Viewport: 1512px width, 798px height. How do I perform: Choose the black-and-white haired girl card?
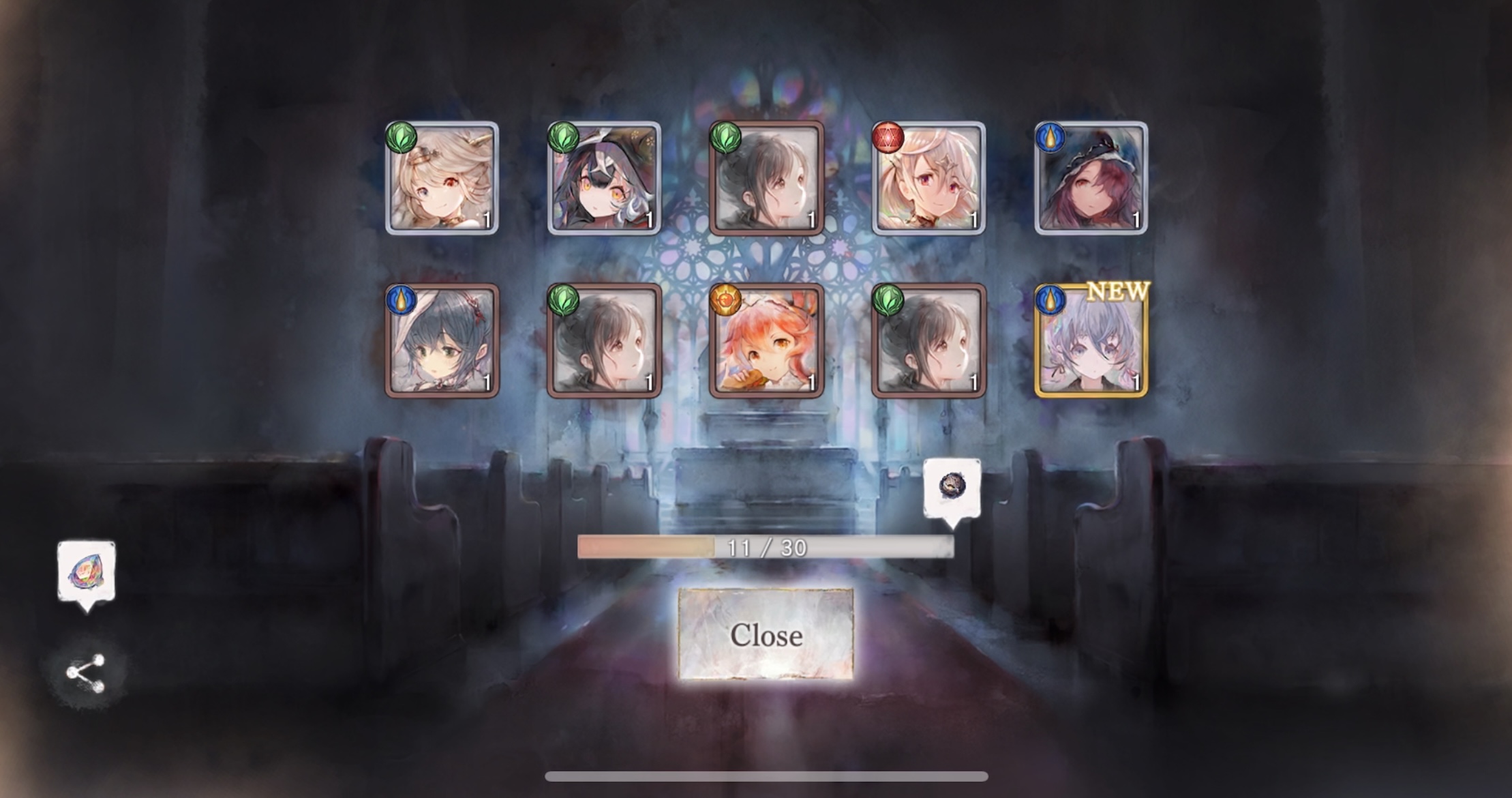(x=604, y=178)
